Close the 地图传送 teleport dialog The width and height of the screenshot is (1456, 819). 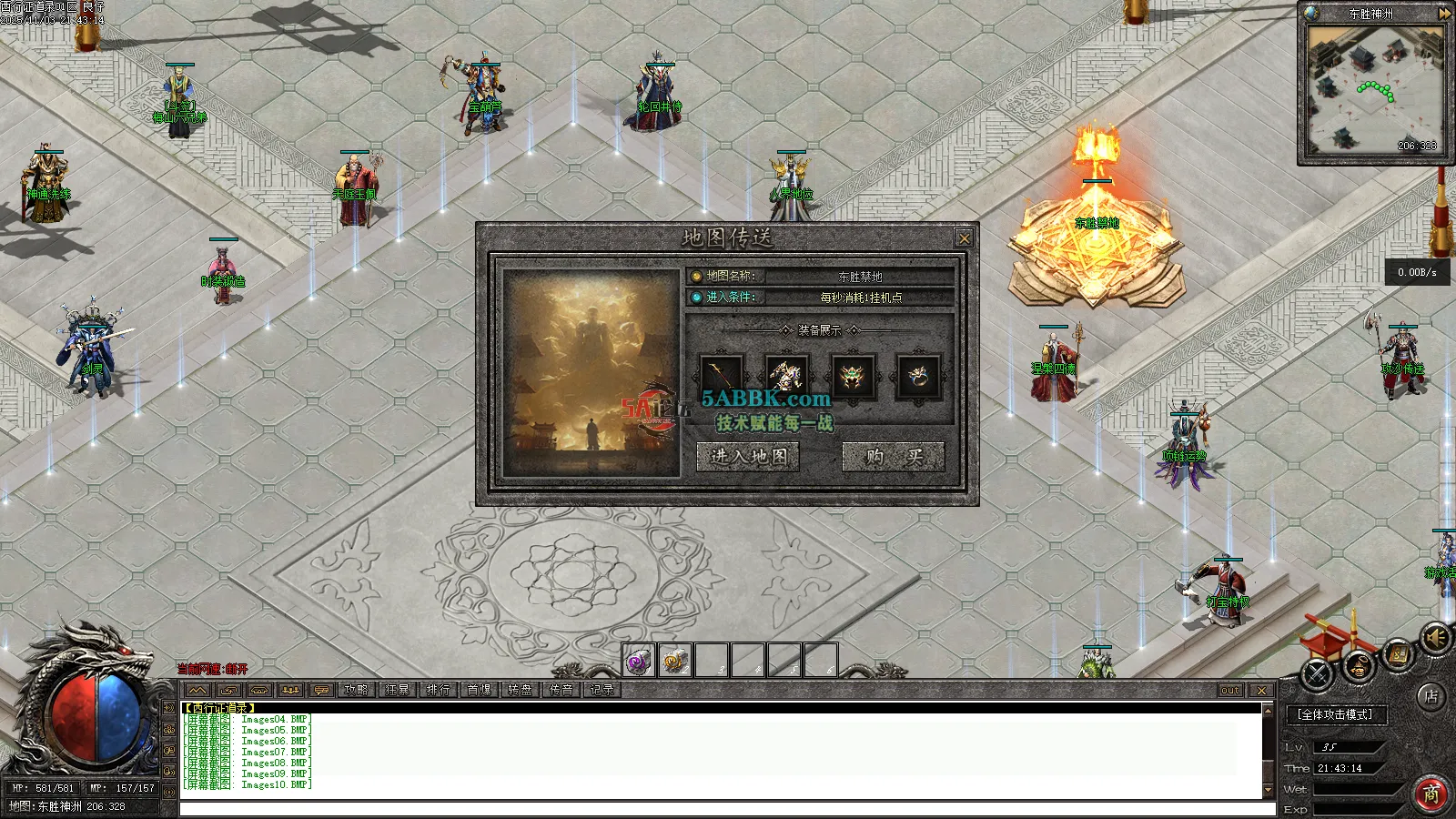pos(964,238)
